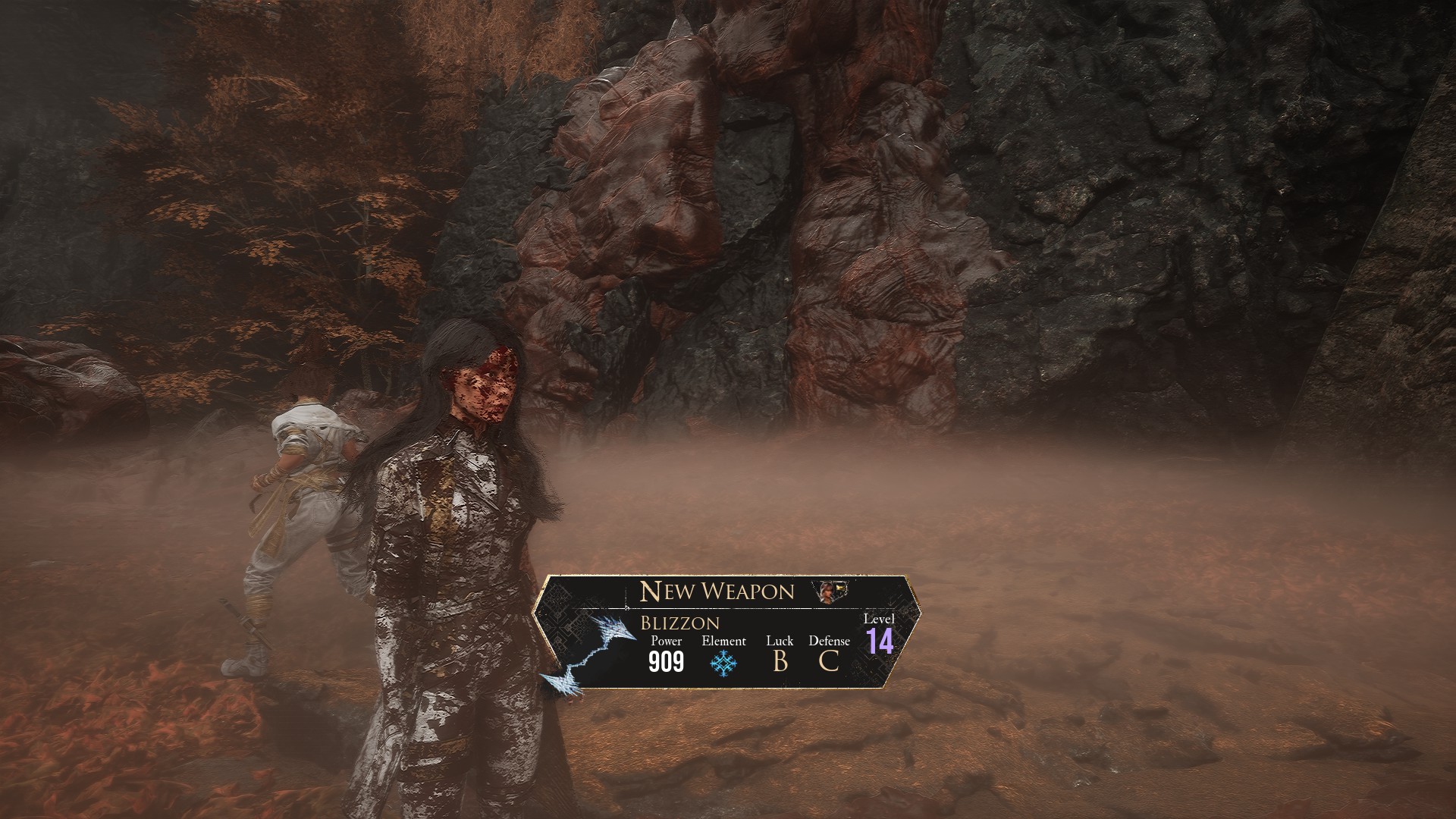
Task: Select the character portrait in New Weapon banner
Action: (831, 591)
